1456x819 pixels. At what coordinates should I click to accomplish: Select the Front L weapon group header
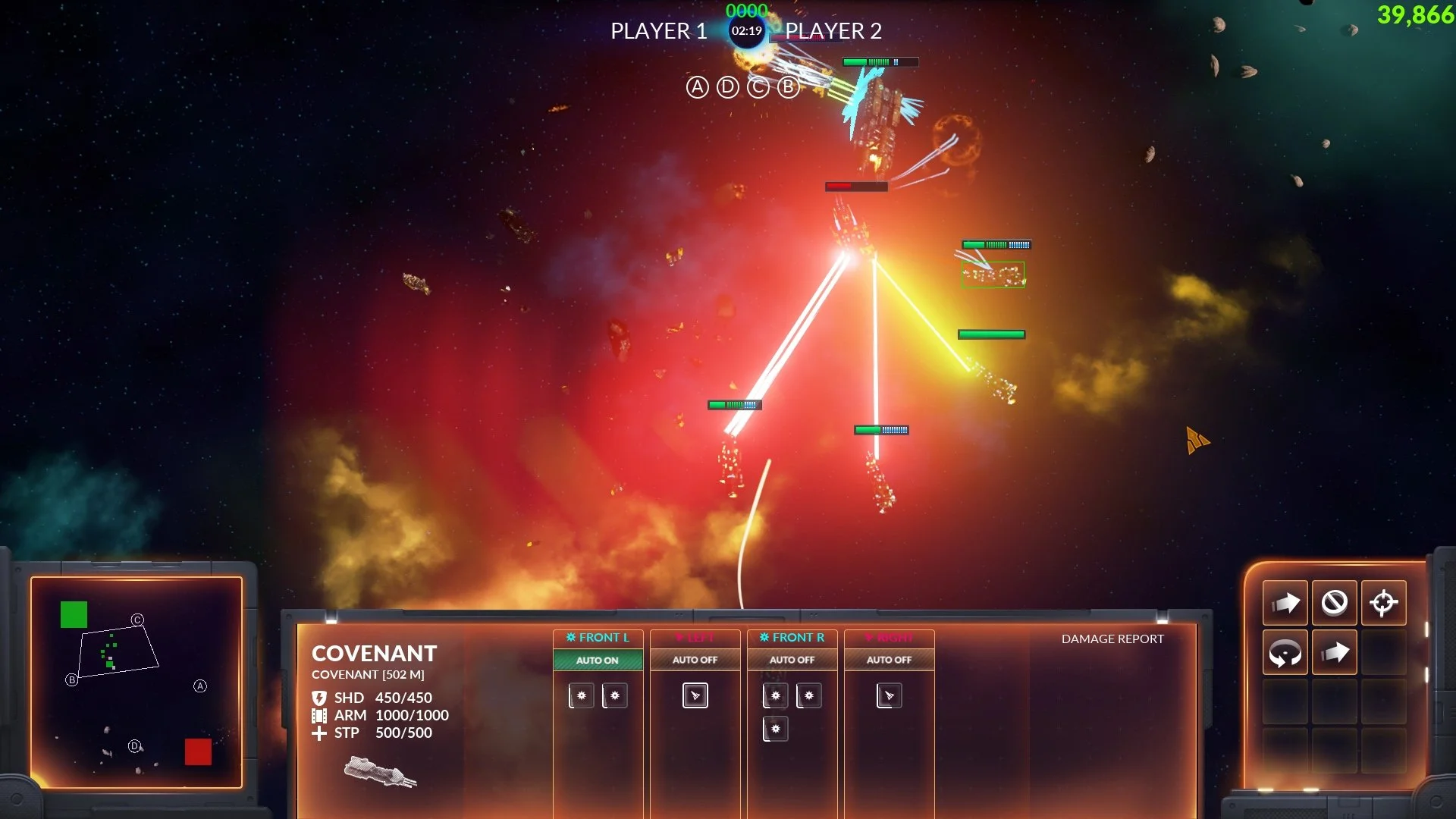pyautogui.click(x=598, y=638)
